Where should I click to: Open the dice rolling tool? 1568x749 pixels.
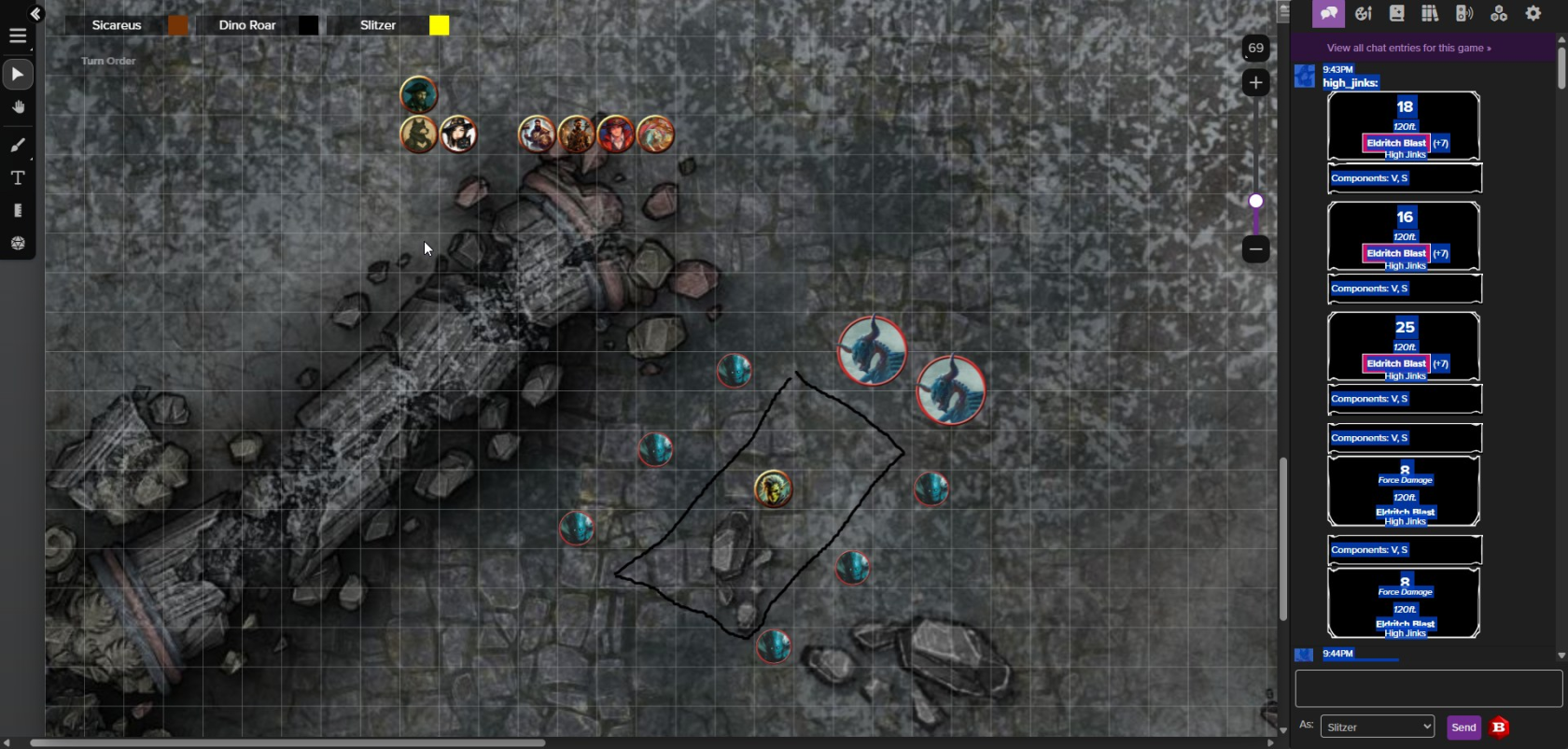[18, 243]
